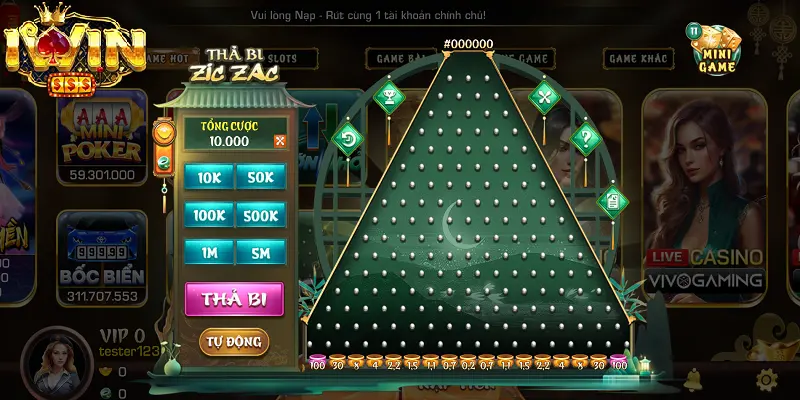Choose the 50K bet amount
The height and width of the screenshot is (400, 800).
pyautogui.click(x=260, y=177)
